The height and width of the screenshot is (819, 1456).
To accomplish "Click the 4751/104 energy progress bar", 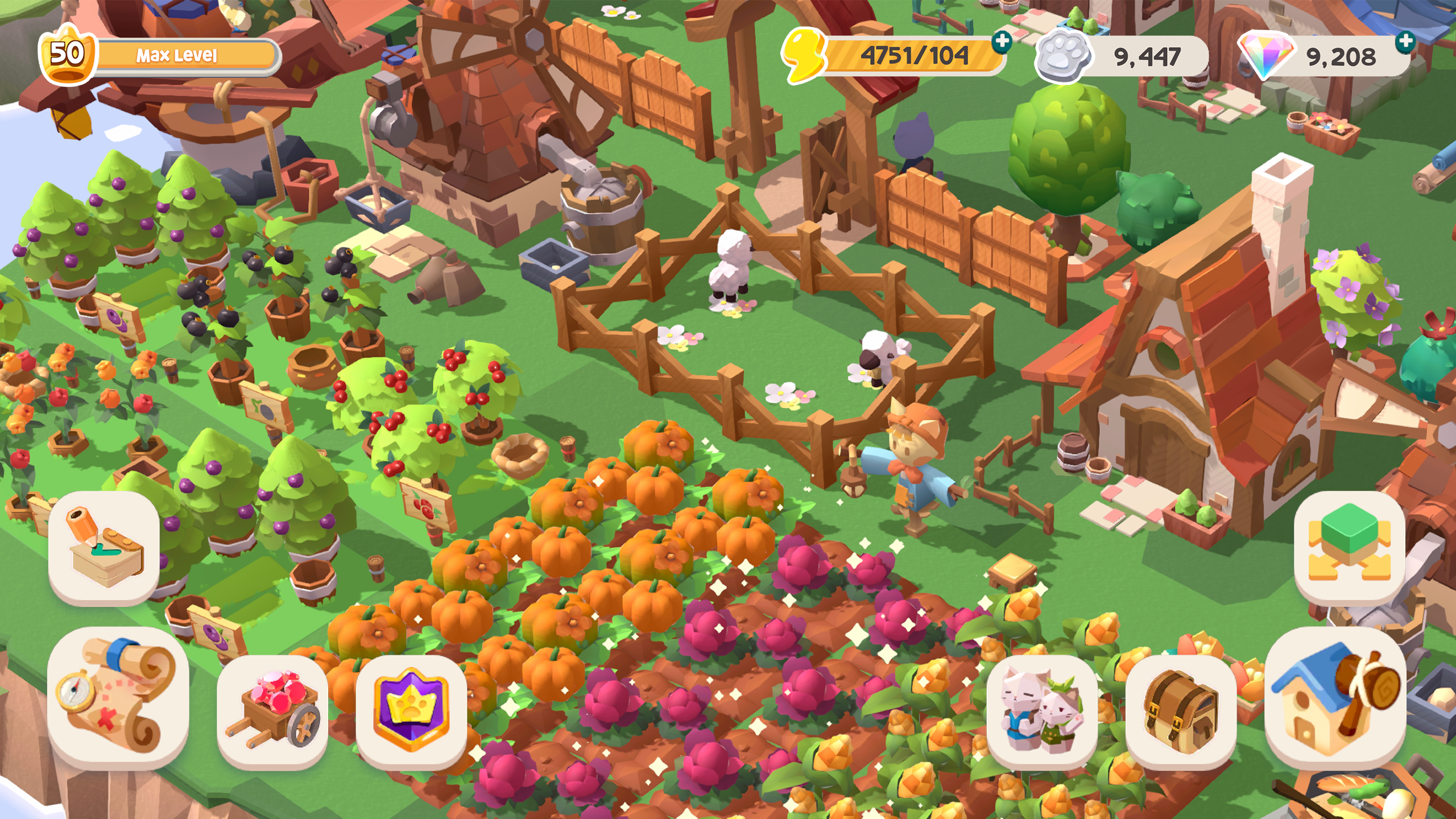I will [907, 56].
